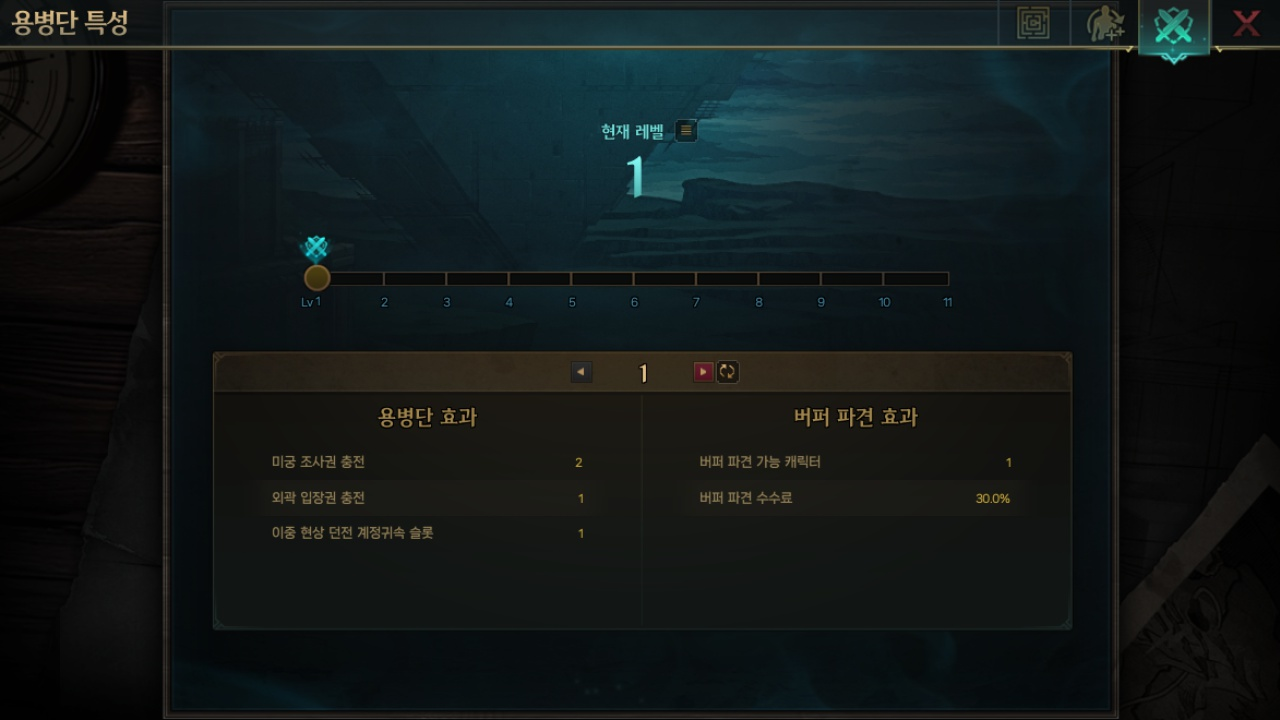Close the mercenary traits window
Viewport: 1280px width, 720px height.
click(x=1245, y=23)
